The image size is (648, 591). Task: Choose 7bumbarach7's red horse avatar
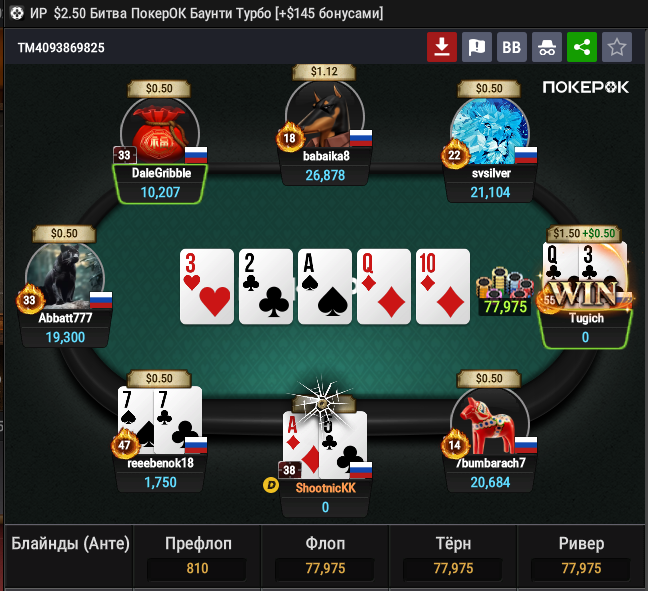[x=489, y=420]
